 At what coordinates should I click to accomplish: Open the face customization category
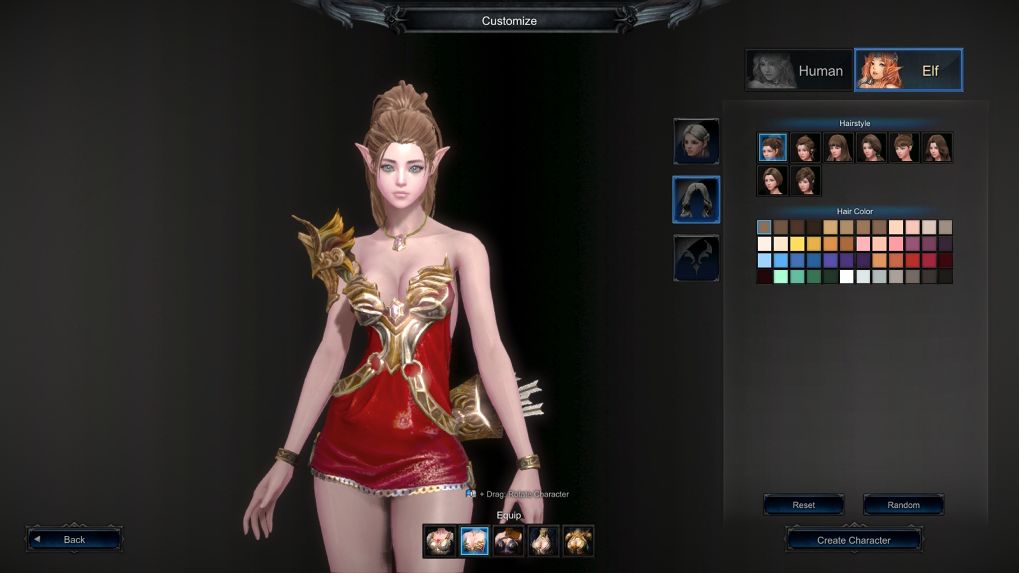(x=696, y=141)
